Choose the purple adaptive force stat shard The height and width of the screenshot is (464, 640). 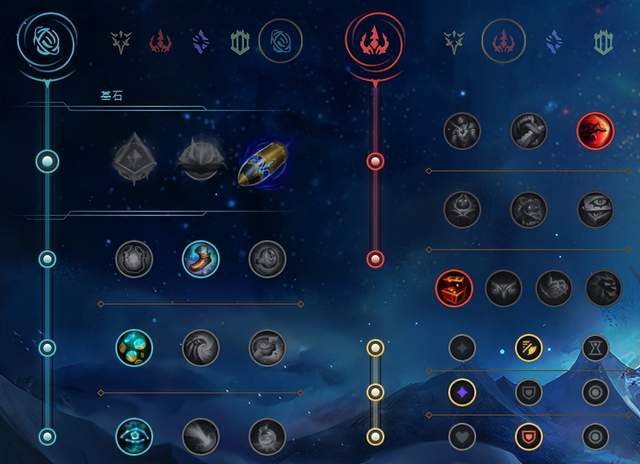tap(461, 391)
